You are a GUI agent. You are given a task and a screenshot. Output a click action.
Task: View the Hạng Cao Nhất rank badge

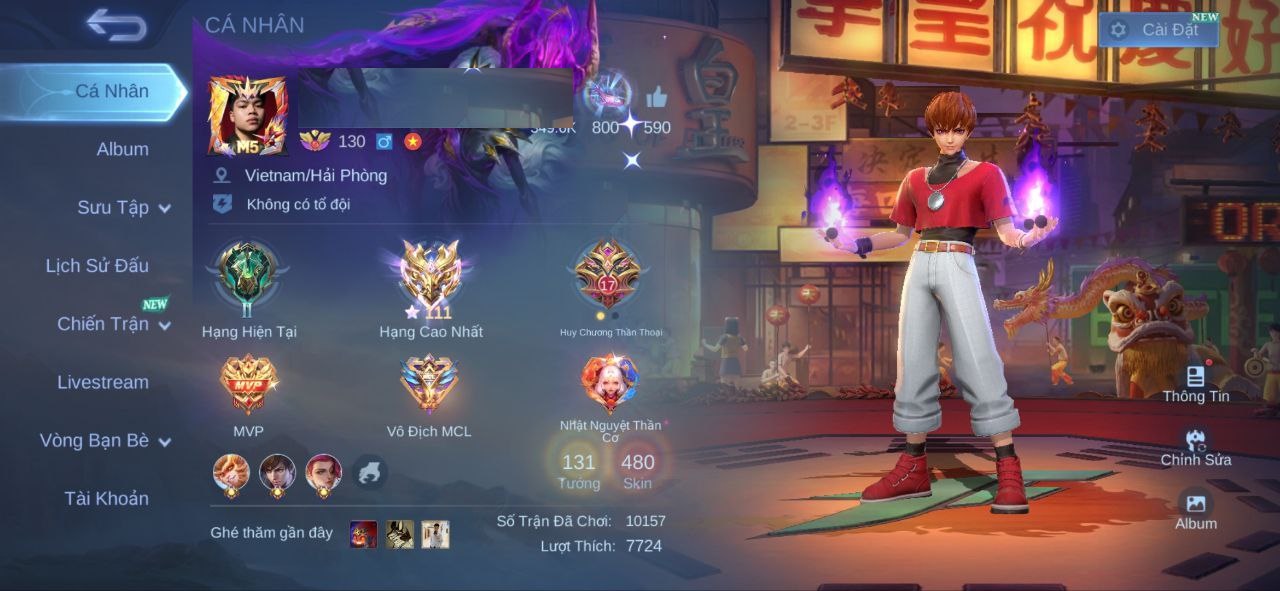pos(431,276)
